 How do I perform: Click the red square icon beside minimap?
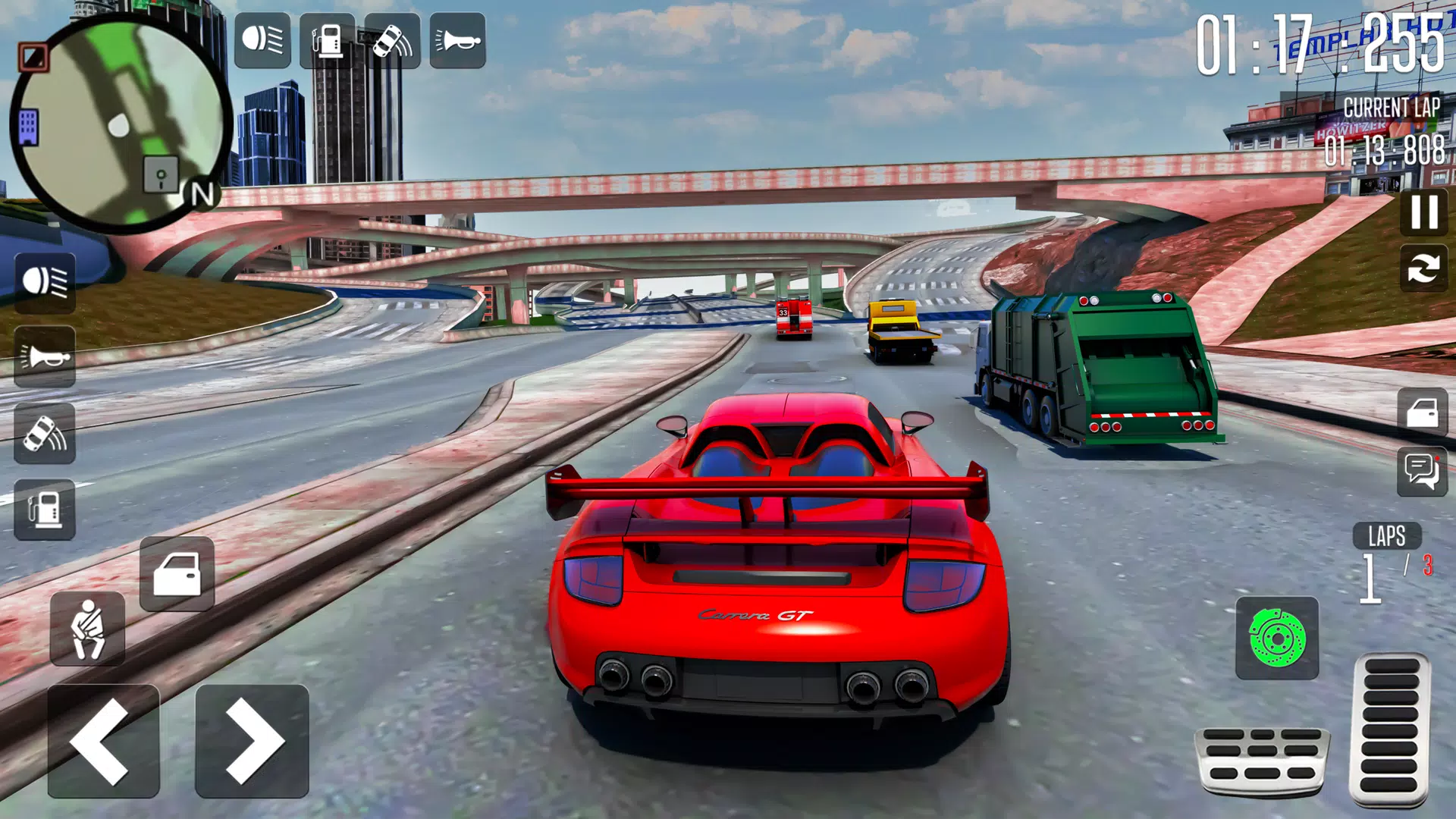coord(33,57)
